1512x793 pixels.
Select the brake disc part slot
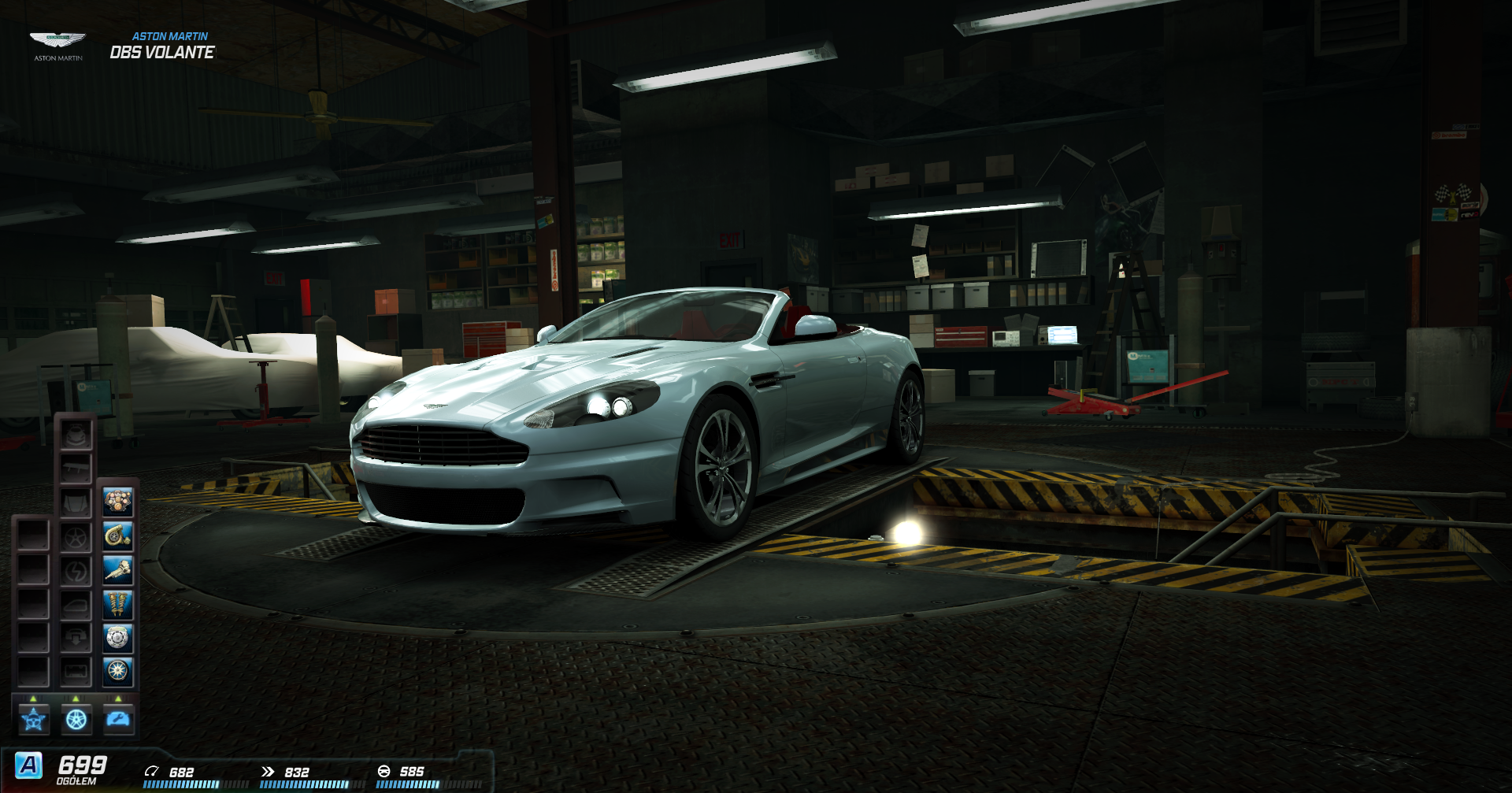point(118,638)
